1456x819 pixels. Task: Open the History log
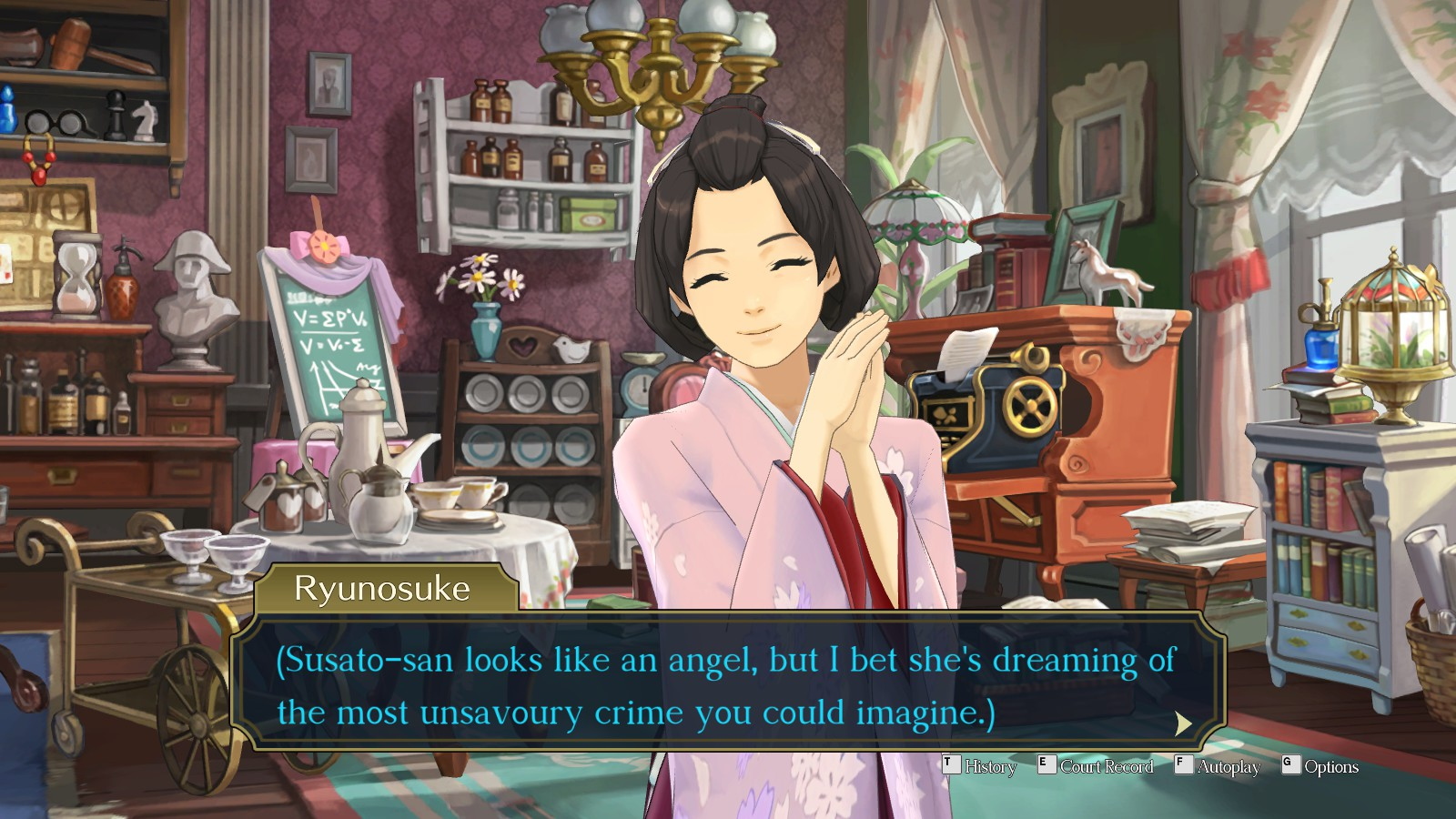pos(993,767)
